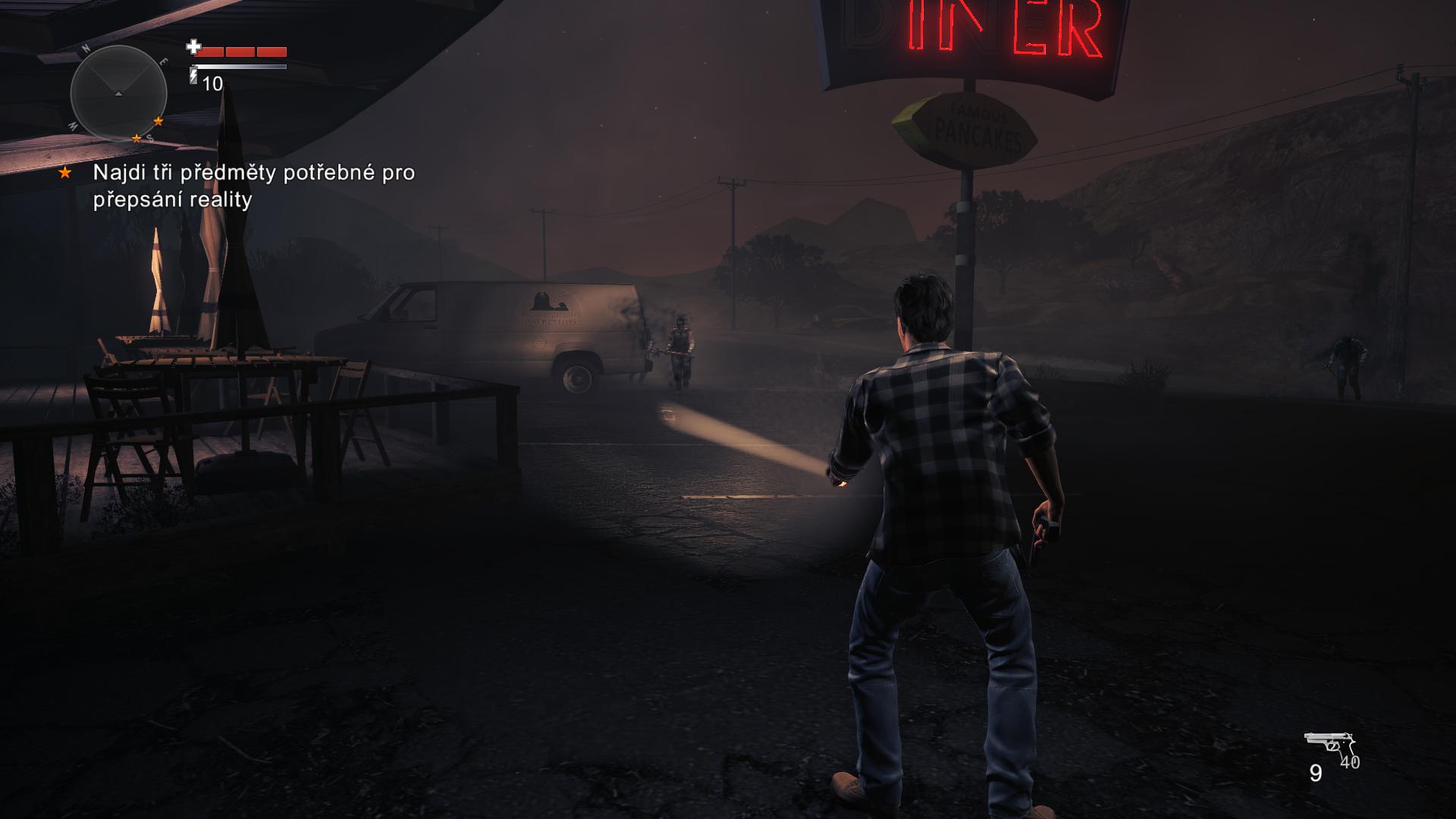This screenshot has height=819, width=1456.
Task: Click the pistol weapon icon
Action: 1328,746
